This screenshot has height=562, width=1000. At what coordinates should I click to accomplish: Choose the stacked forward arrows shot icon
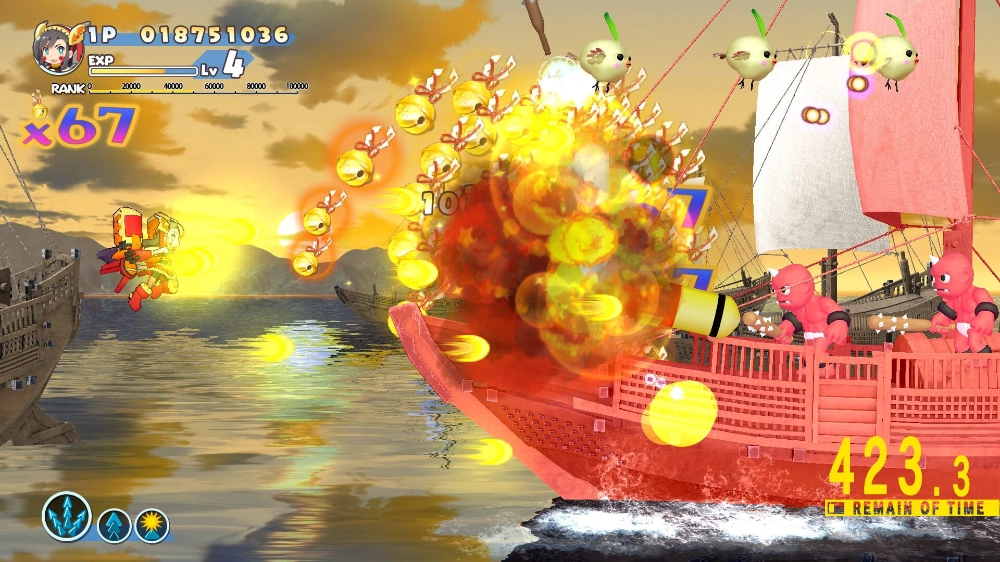(x=114, y=525)
